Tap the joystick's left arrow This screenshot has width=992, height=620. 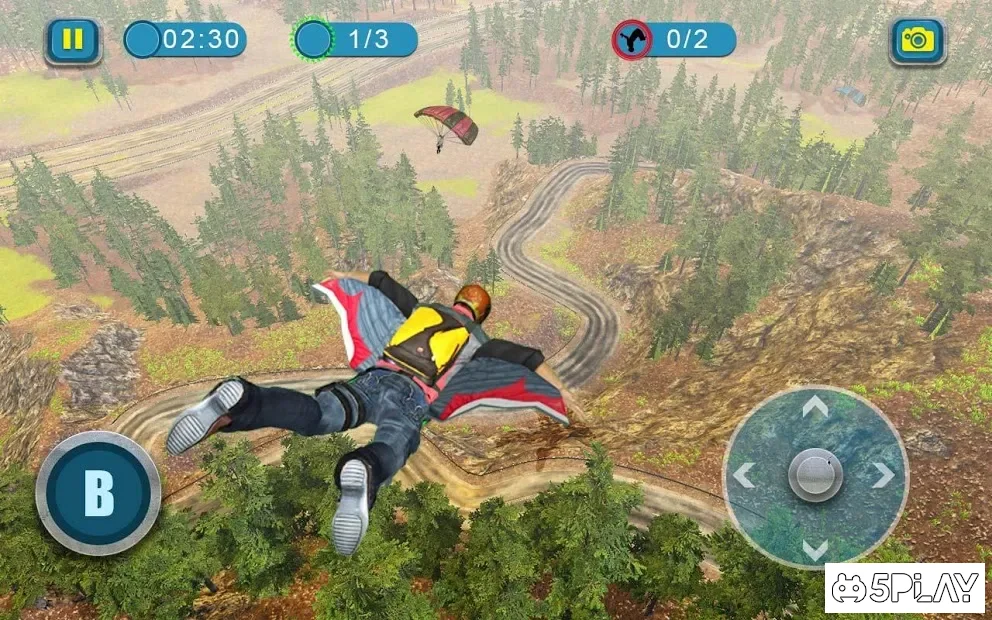coord(744,475)
